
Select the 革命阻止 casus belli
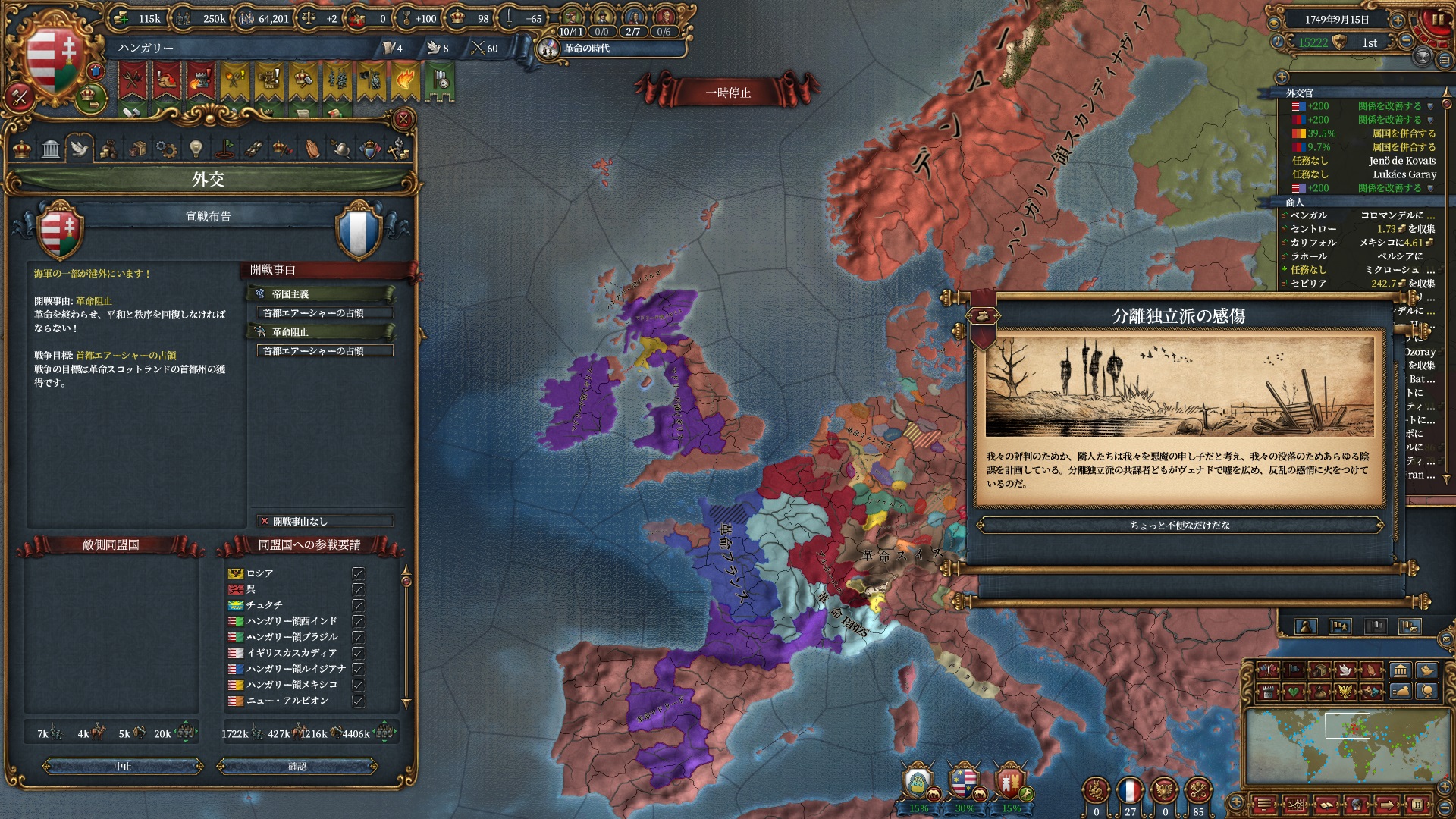click(321, 331)
